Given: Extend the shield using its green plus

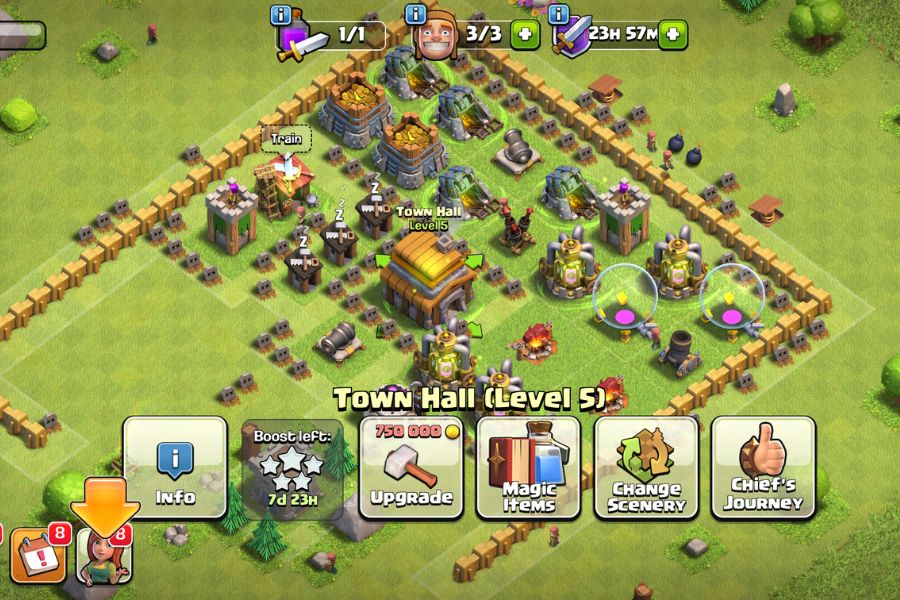Looking at the screenshot, I should point(672,34).
